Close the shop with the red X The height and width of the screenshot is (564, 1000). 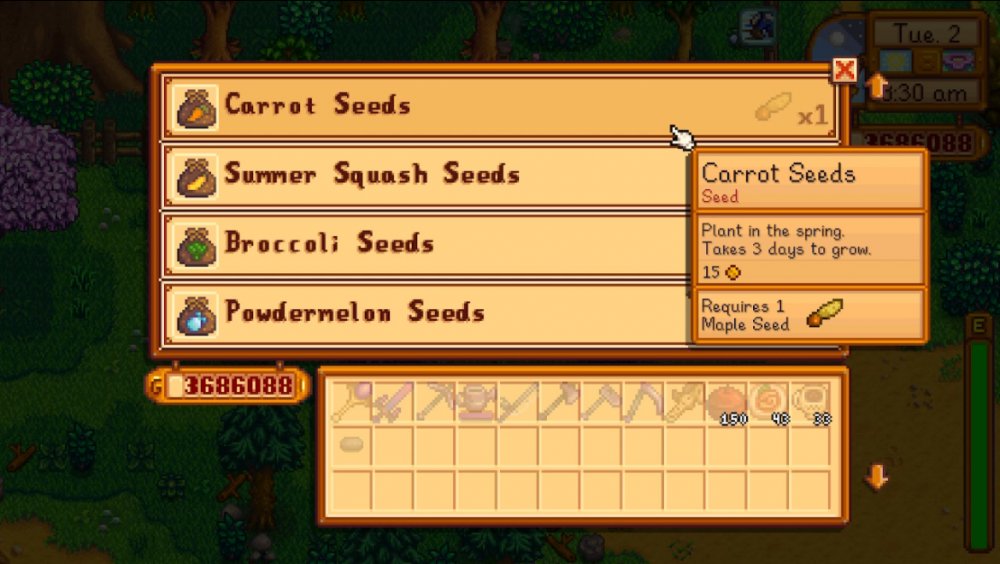pyautogui.click(x=845, y=70)
